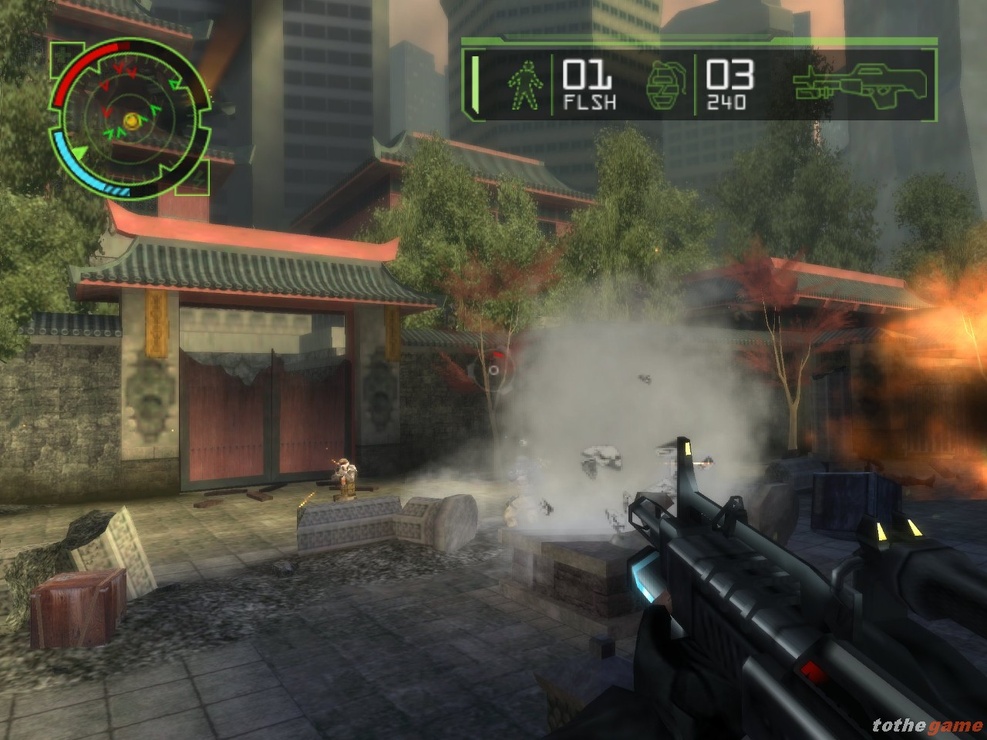This screenshot has height=740, width=987.
Task: Click the circular radar minimap
Action: point(130,120)
